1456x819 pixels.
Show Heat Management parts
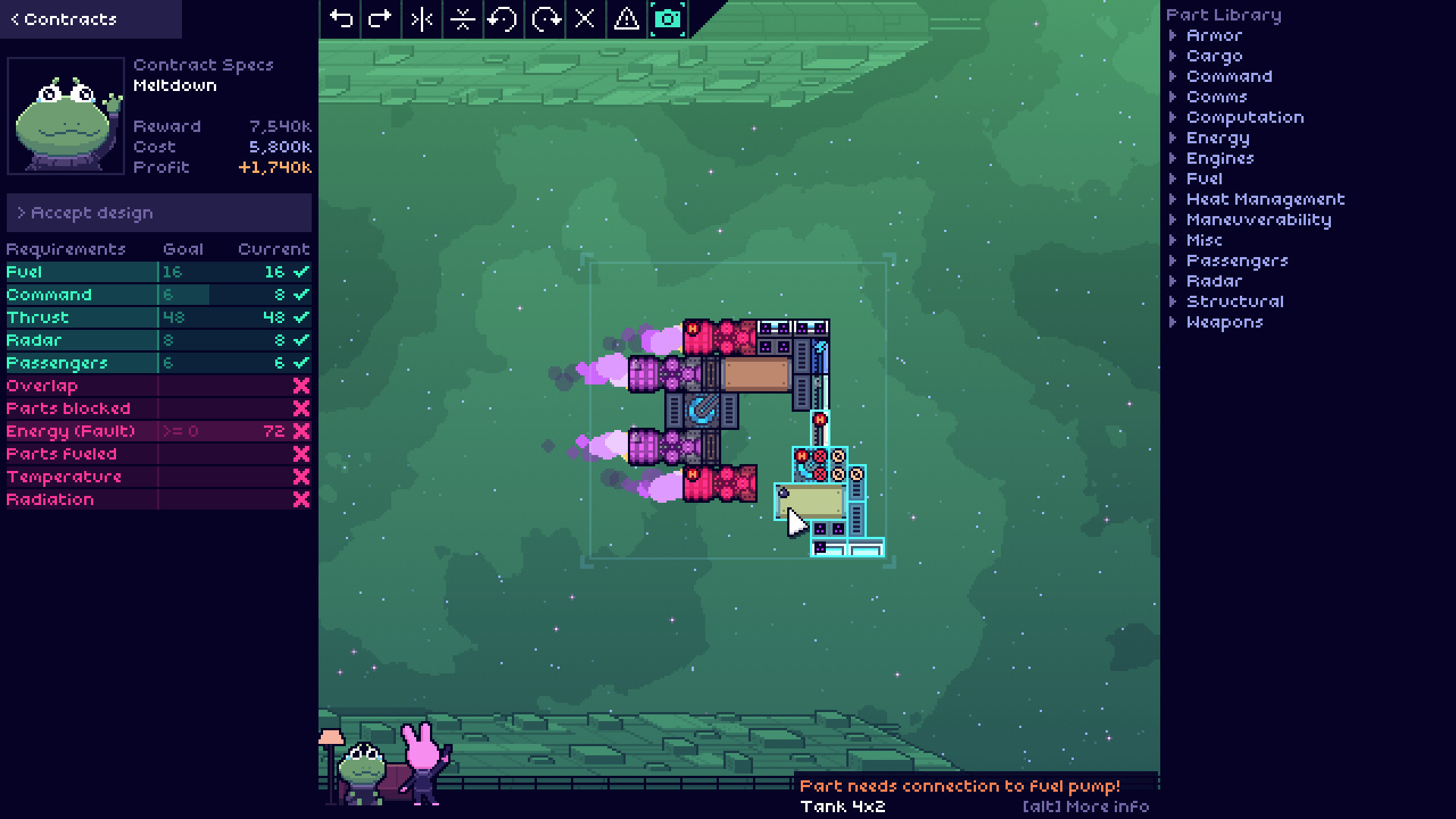pyautogui.click(x=1265, y=199)
